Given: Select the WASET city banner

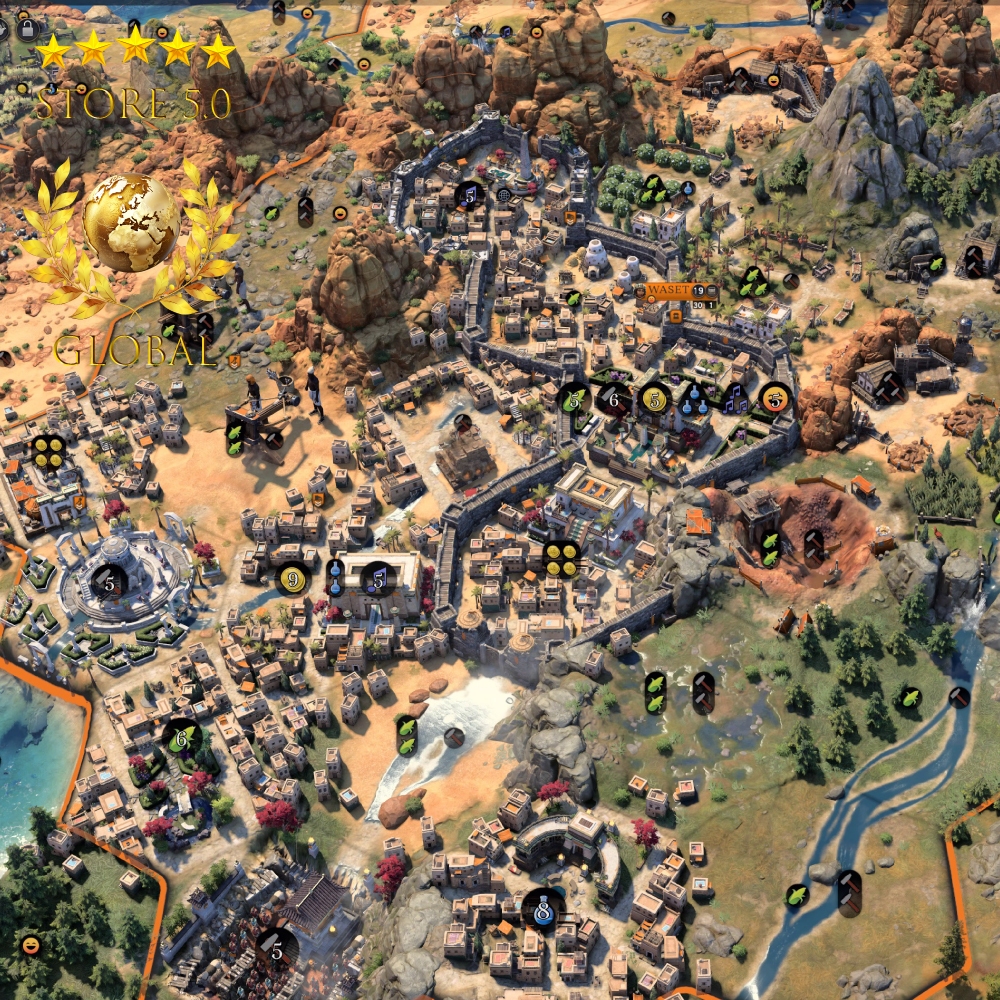Looking at the screenshot, I should (x=666, y=290).
